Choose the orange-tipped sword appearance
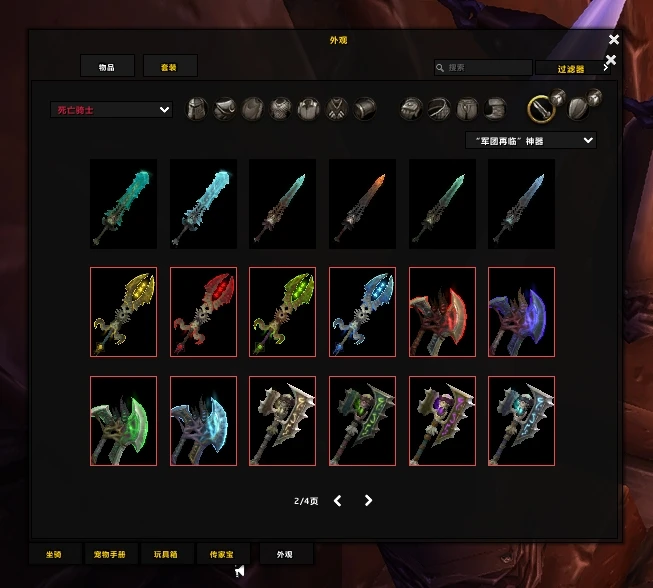This screenshot has height=588, width=653. point(362,204)
